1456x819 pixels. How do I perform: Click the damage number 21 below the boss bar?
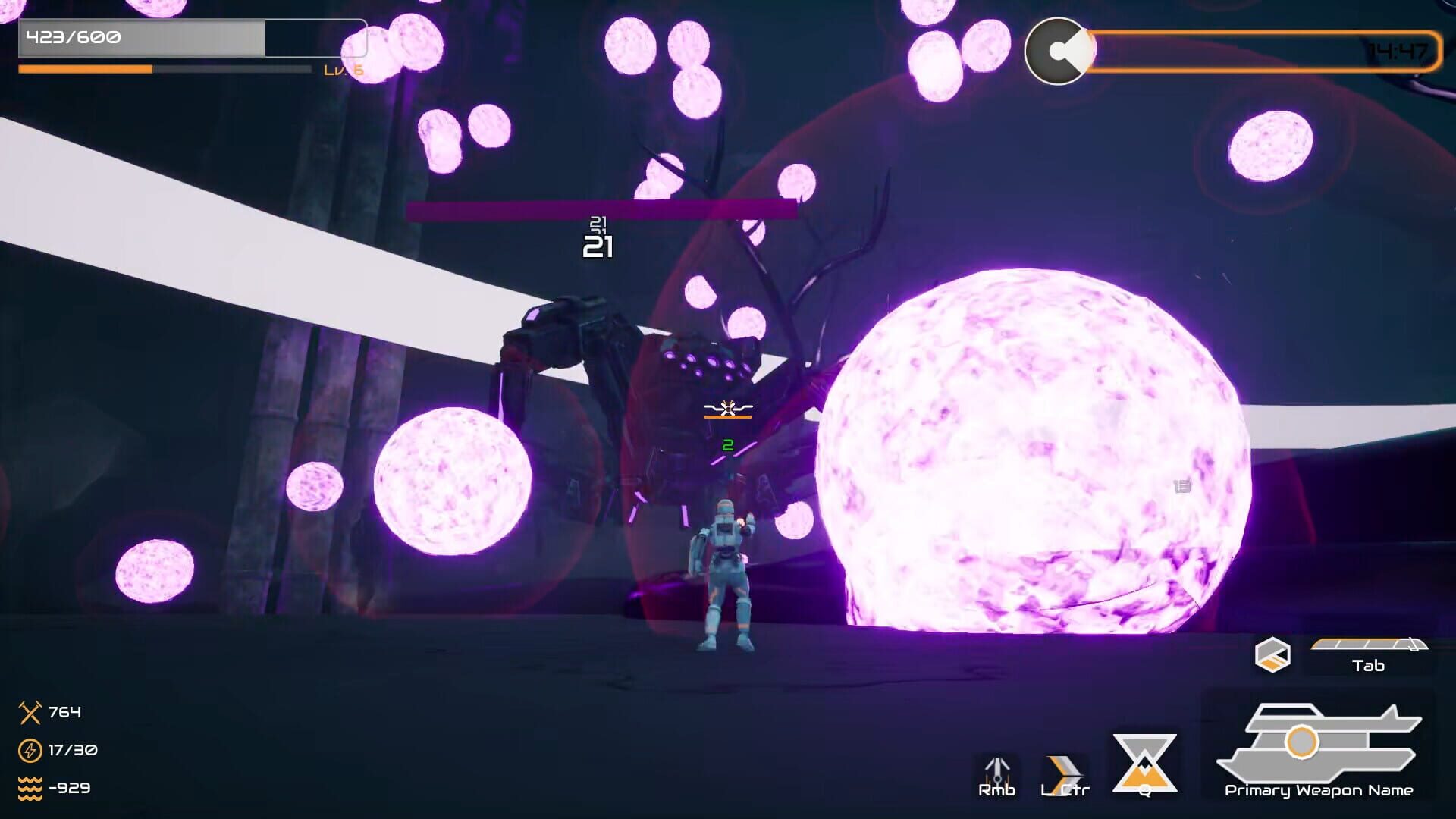click(x=598, y=246)
